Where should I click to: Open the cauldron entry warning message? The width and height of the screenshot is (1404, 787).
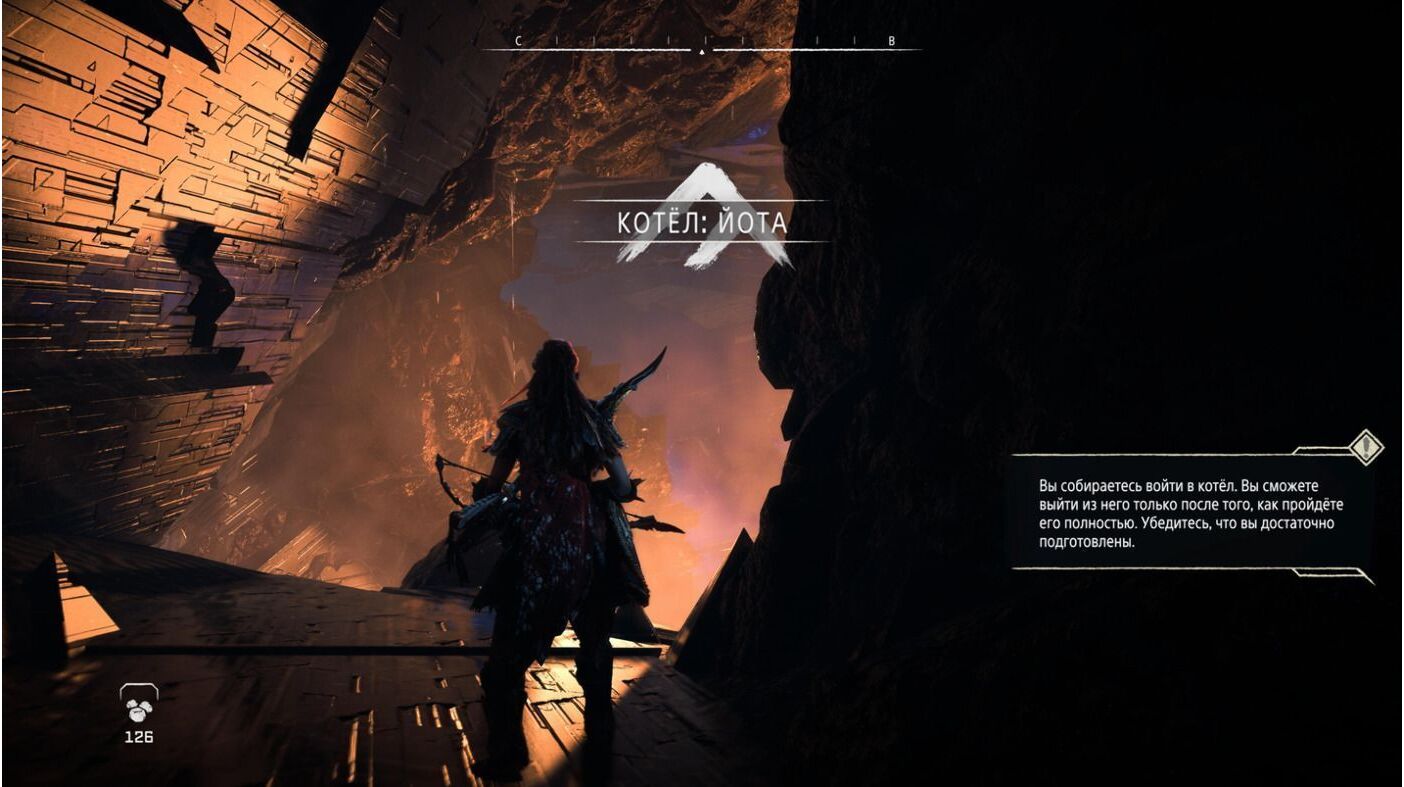click(1190, 513)
